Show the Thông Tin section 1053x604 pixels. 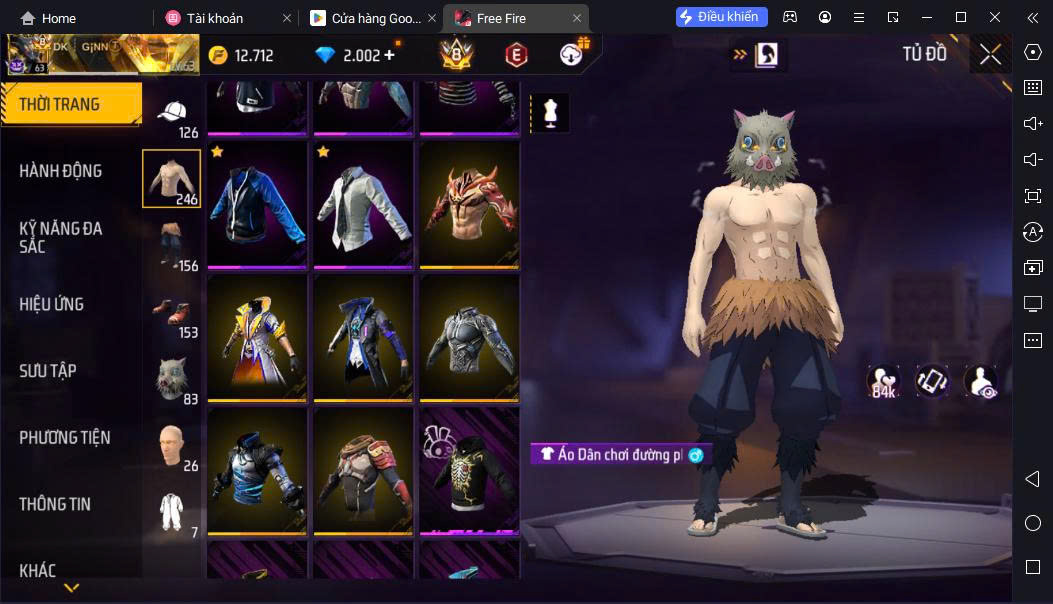(x=55, y=504)
